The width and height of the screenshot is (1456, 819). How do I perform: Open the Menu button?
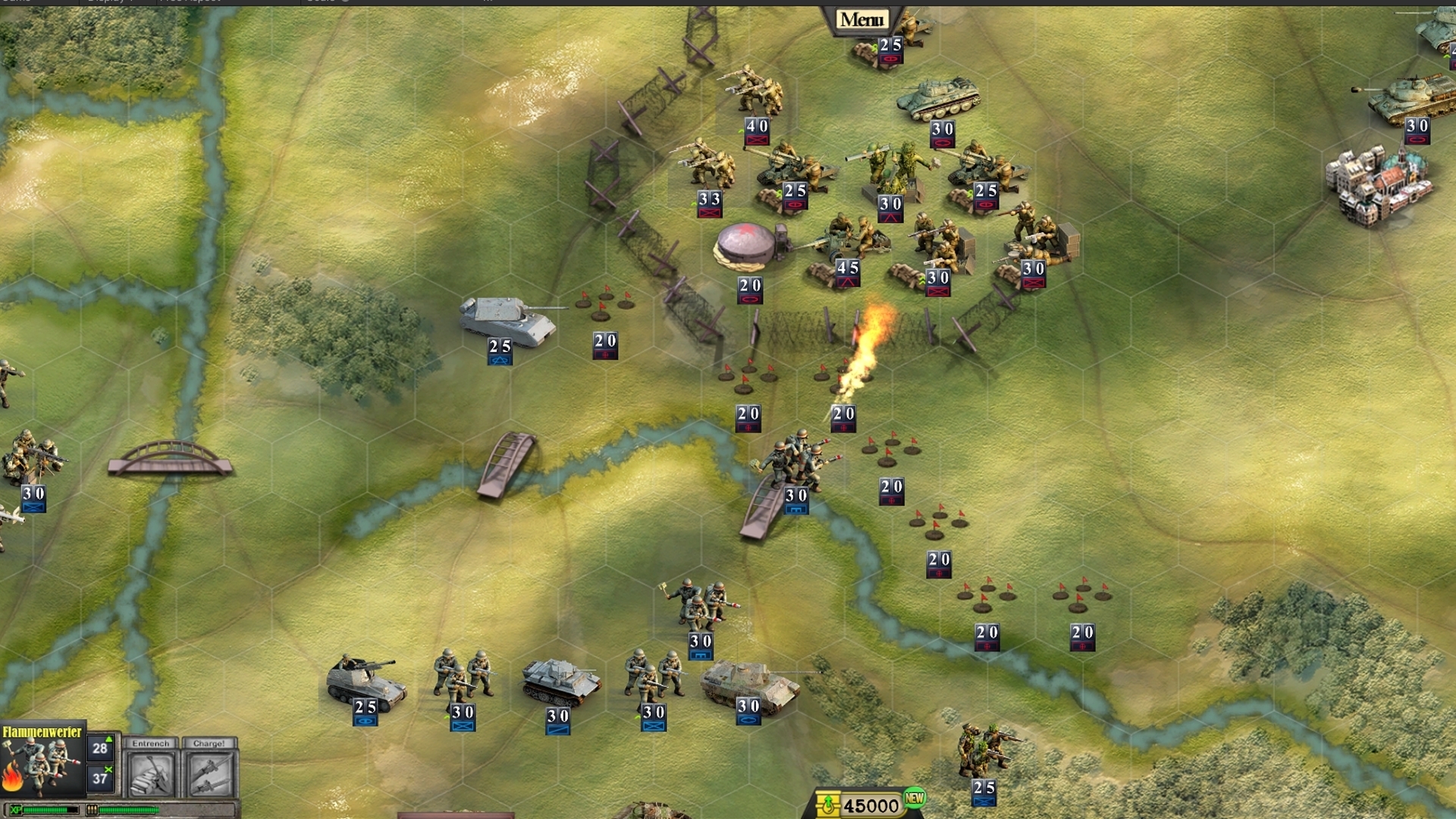(861, 20)
